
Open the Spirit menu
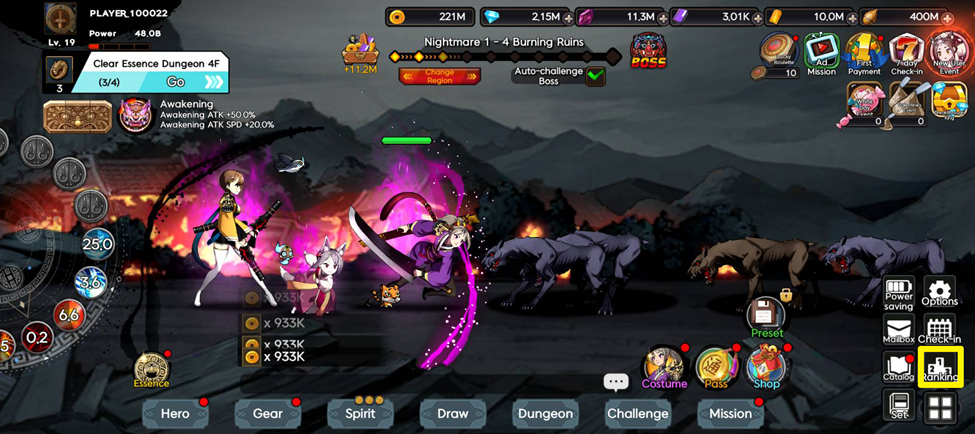pos(360,413)
